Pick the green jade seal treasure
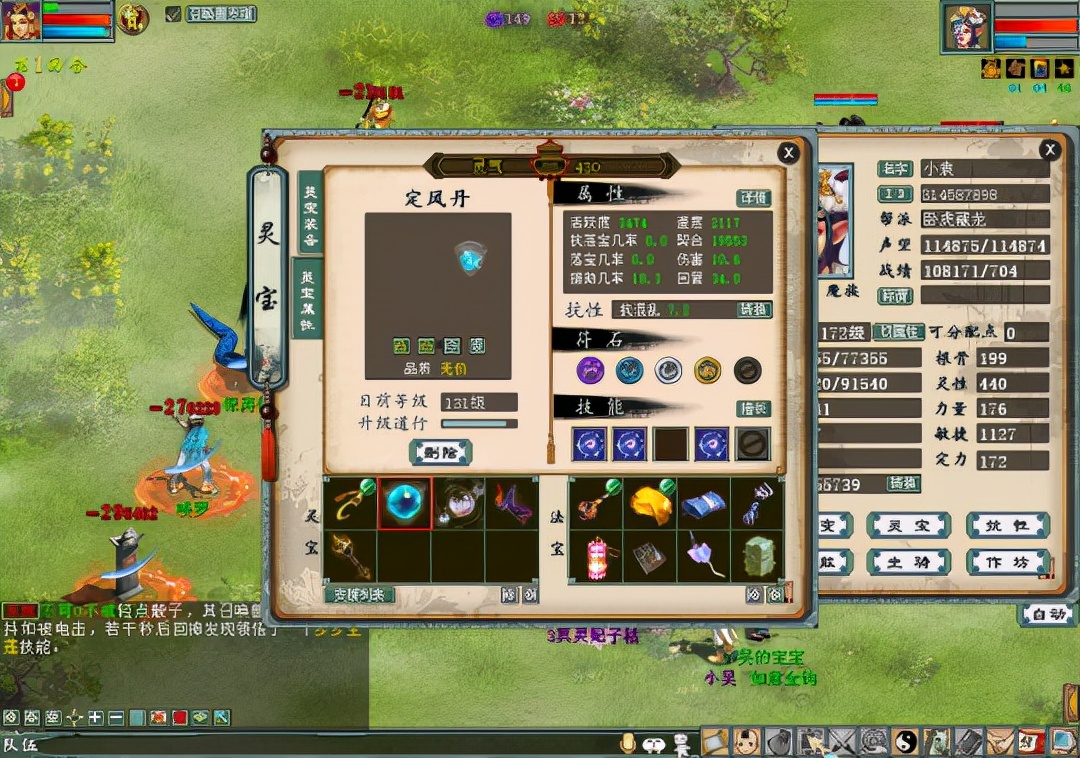Screen dimensions: 1080x758 point(758,557)
